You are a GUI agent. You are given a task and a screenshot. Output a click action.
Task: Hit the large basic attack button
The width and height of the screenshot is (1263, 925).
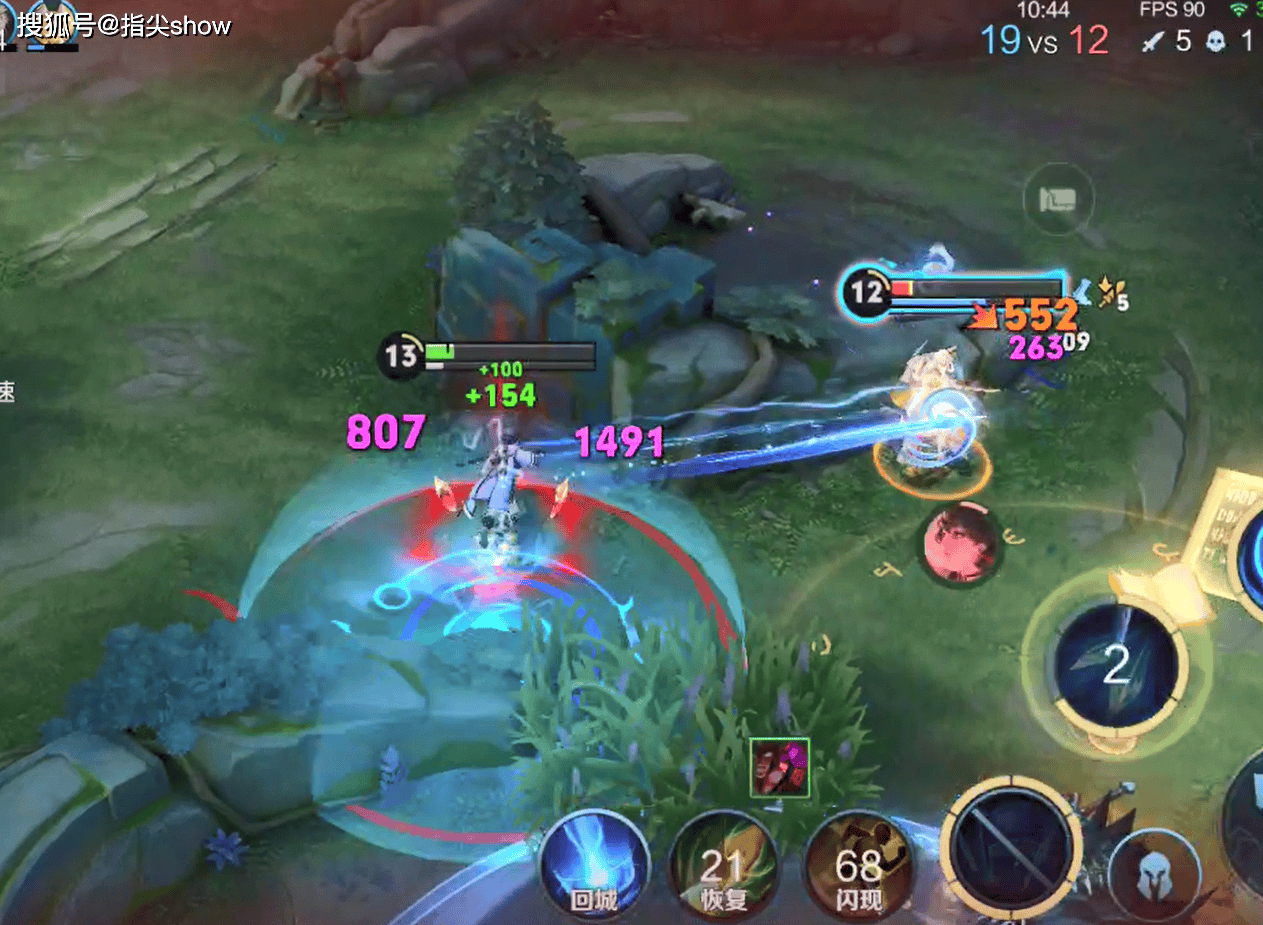coord(1011,846)
